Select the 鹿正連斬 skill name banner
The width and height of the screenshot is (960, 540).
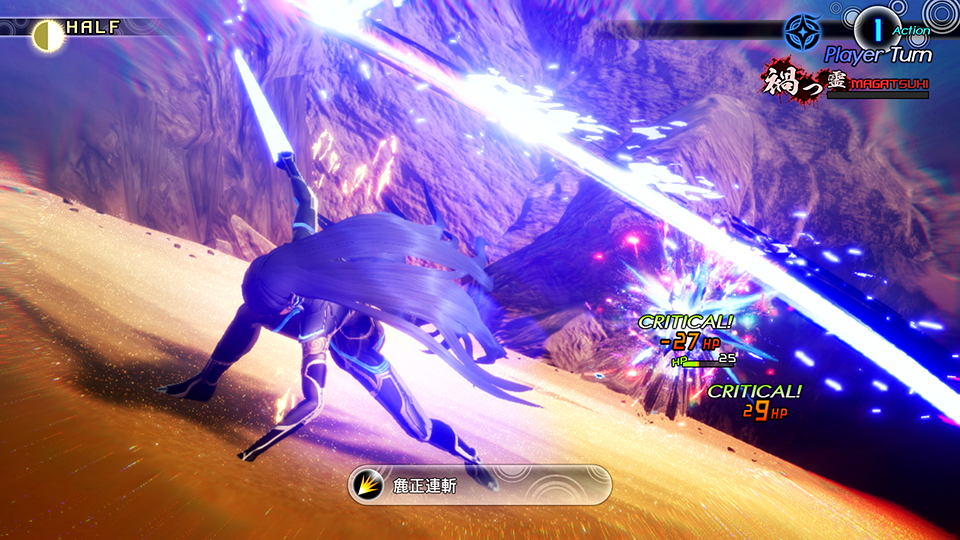(479, 484)
